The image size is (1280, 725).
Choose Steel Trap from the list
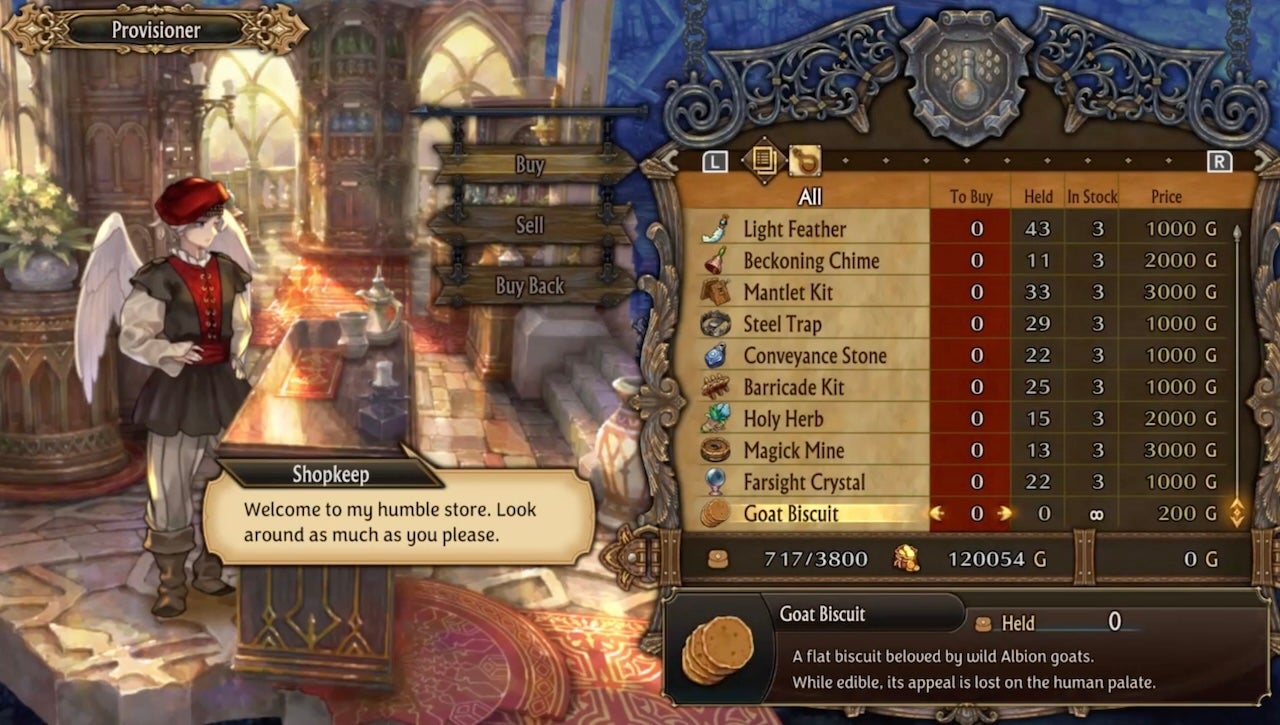(x=782, y=324)
